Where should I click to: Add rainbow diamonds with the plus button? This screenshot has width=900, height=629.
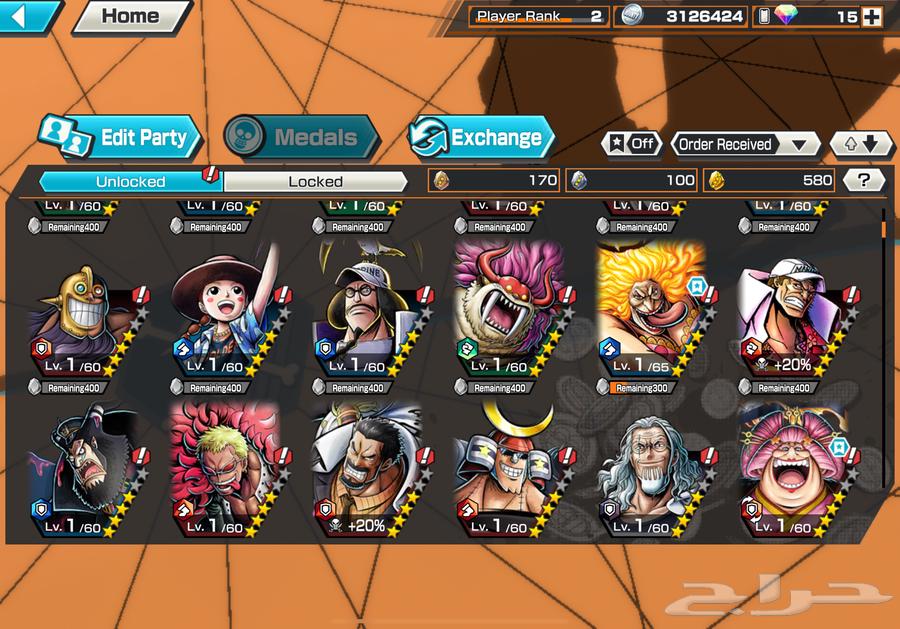click(872, 16)
